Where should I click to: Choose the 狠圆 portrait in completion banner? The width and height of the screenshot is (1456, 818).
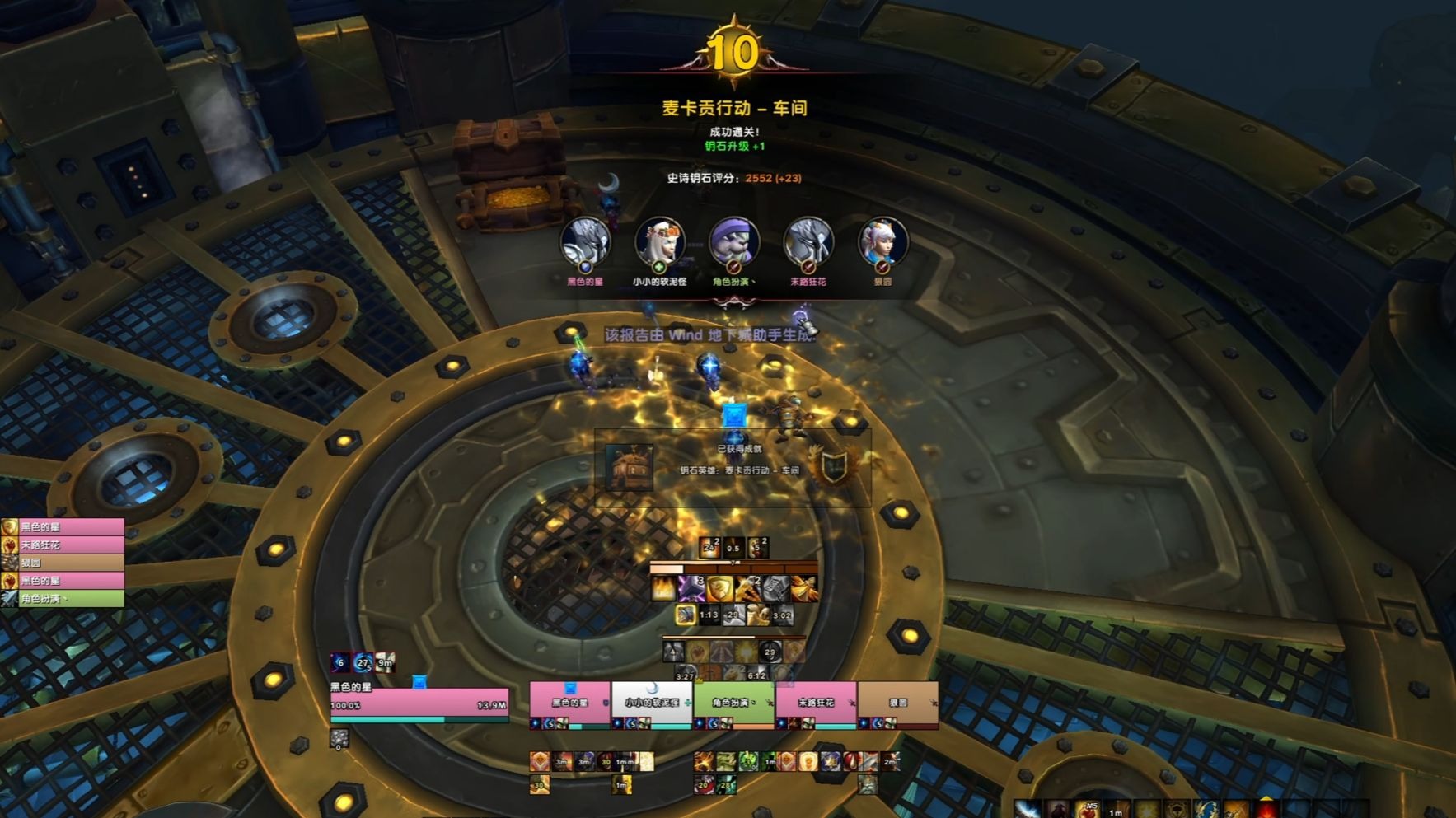[x=882, y=243]
